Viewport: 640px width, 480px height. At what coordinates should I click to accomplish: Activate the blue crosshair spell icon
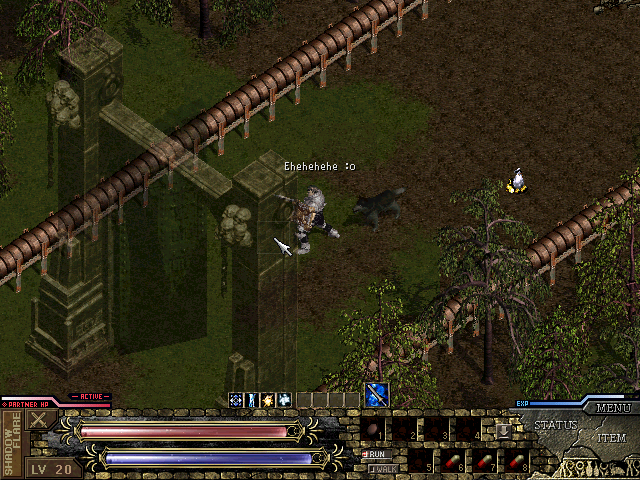point(236,400)
